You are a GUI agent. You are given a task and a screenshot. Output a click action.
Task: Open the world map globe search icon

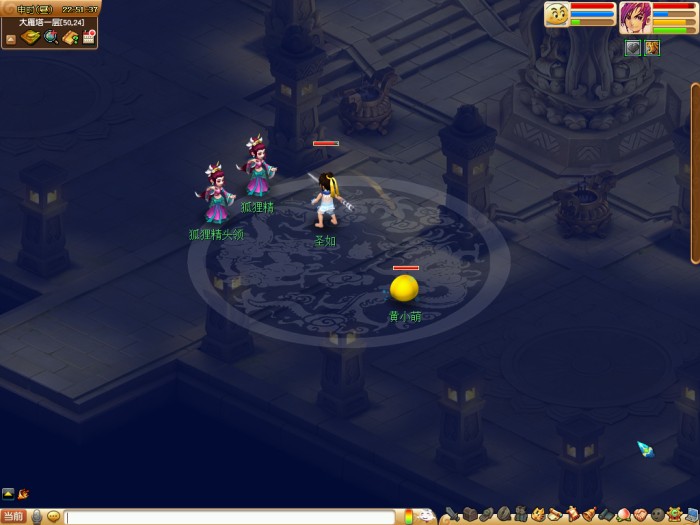[x=50, y=37]
